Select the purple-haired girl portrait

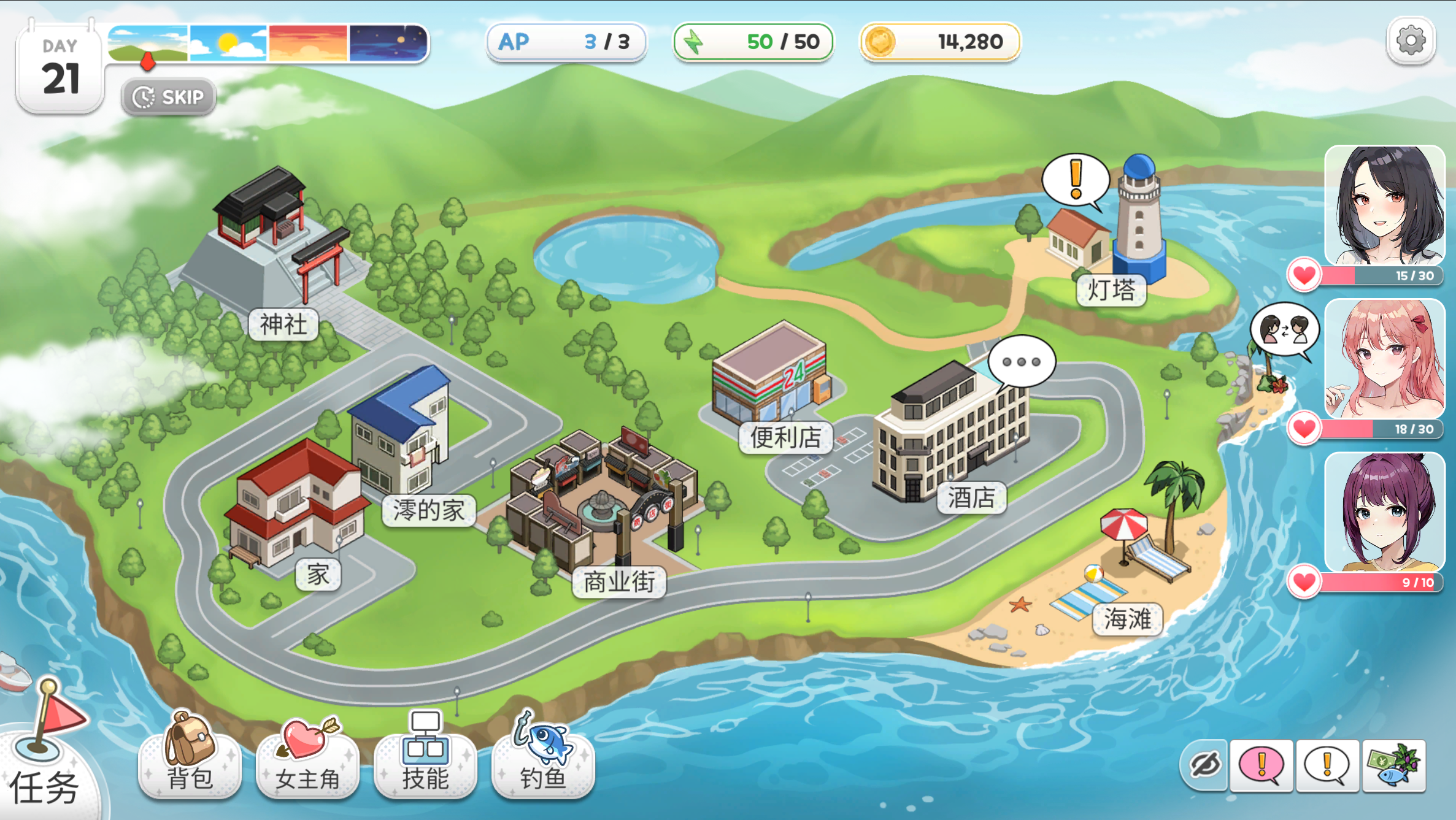(x=1385, y=512)
